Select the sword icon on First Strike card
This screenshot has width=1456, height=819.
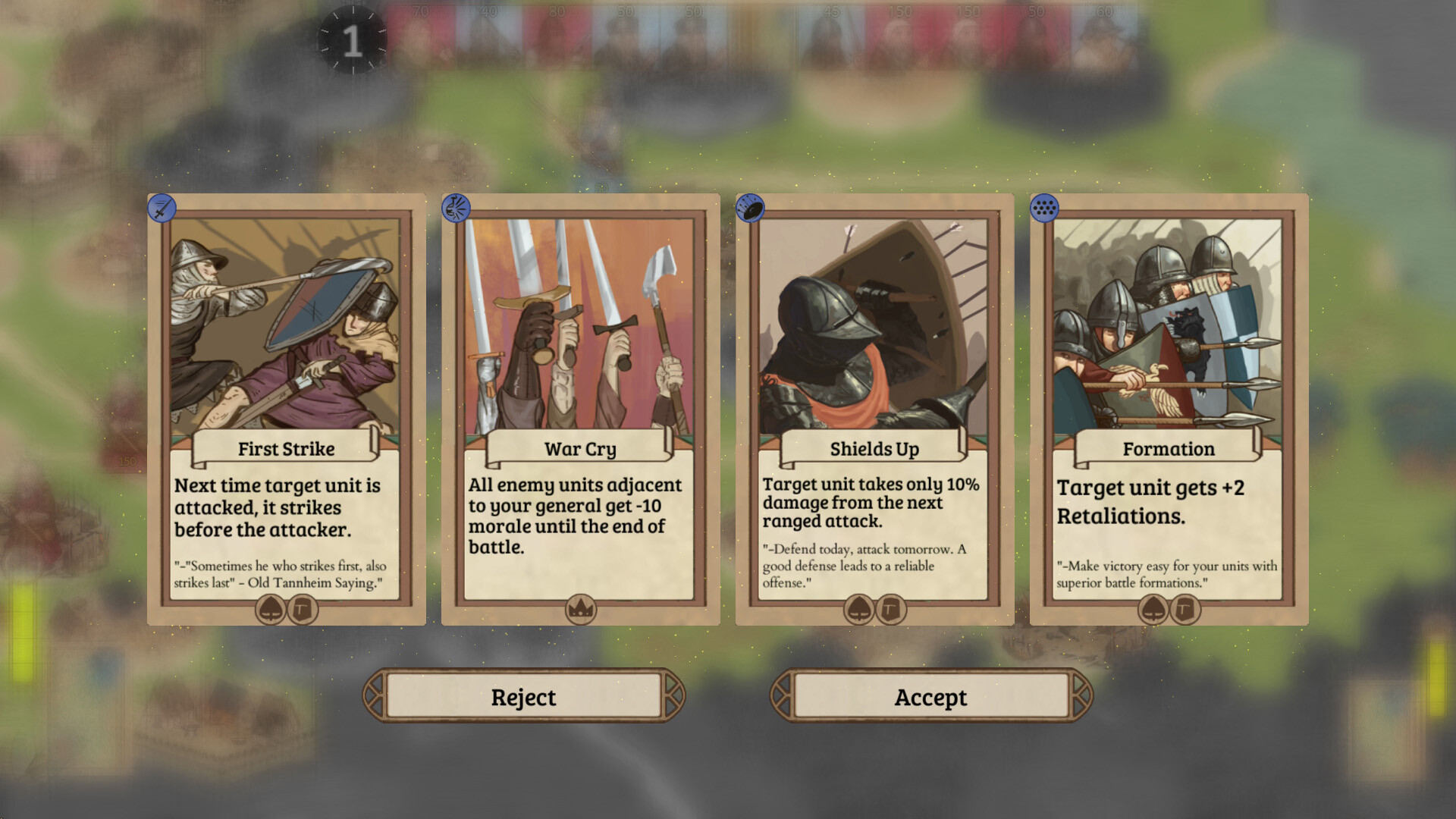[x=160, y=206]
